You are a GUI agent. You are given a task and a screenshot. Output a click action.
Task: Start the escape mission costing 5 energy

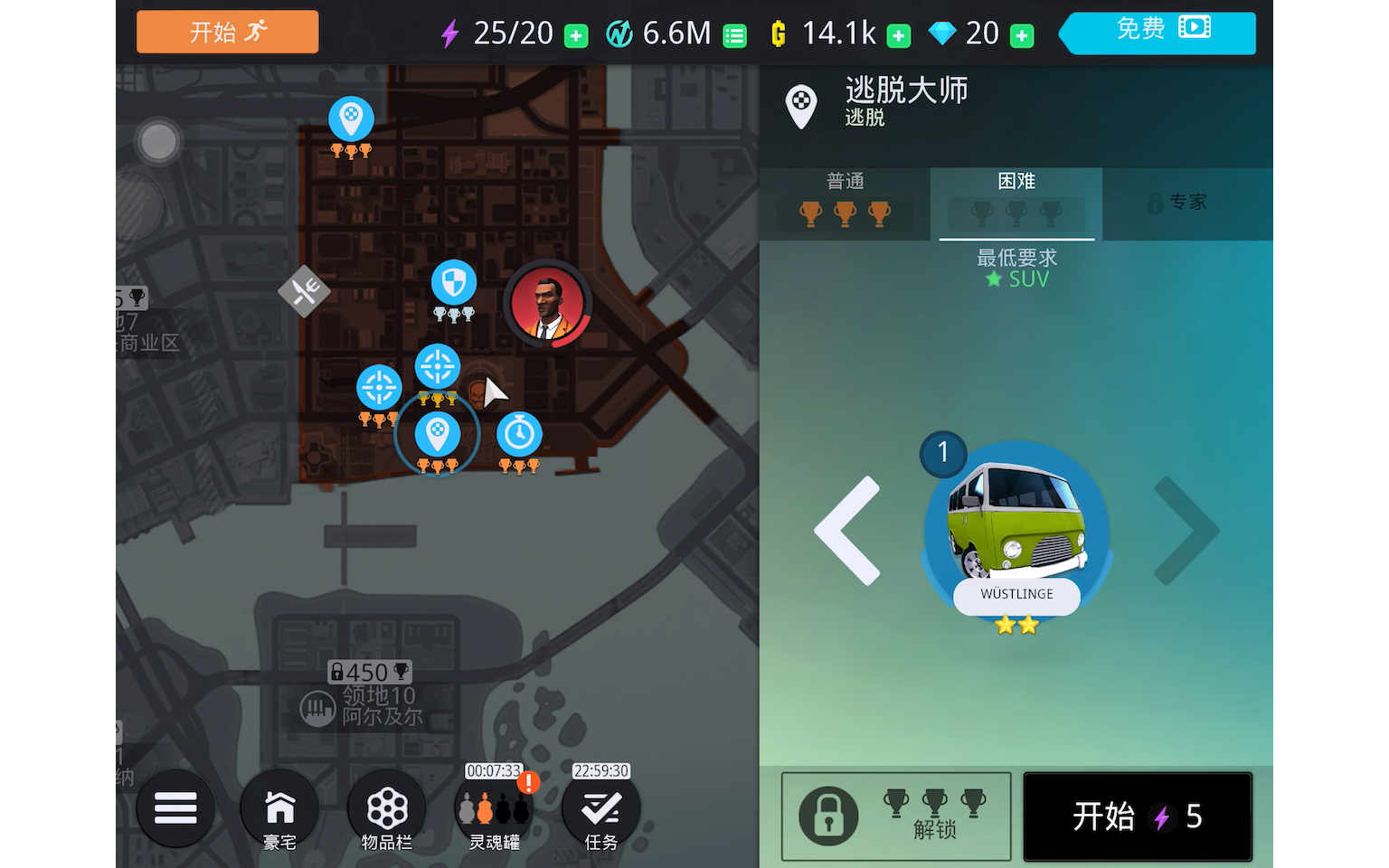pos(1137,816)
